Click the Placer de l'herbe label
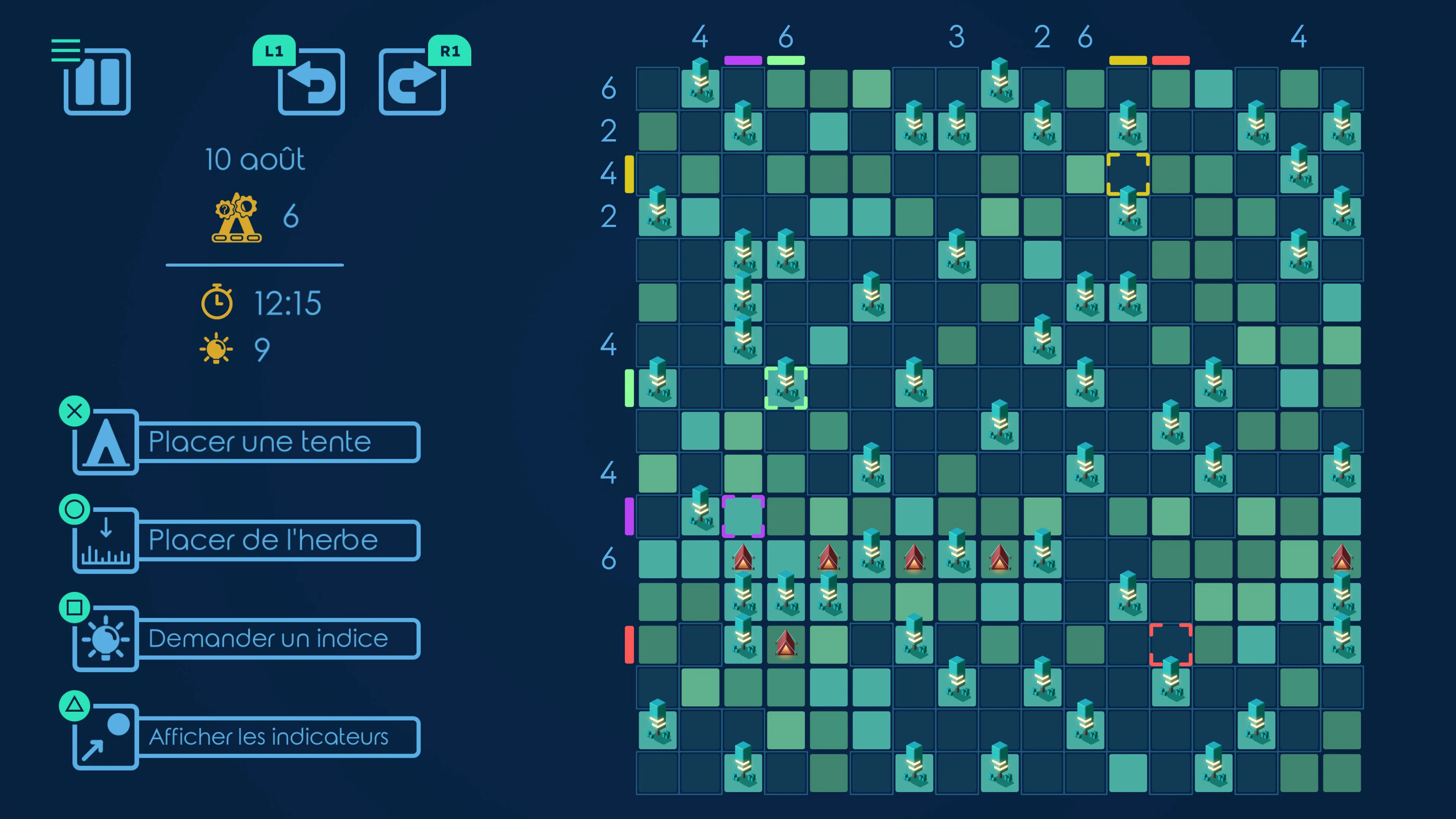The width and height of the screenshot is (1456, 819). tap(263, 540)
